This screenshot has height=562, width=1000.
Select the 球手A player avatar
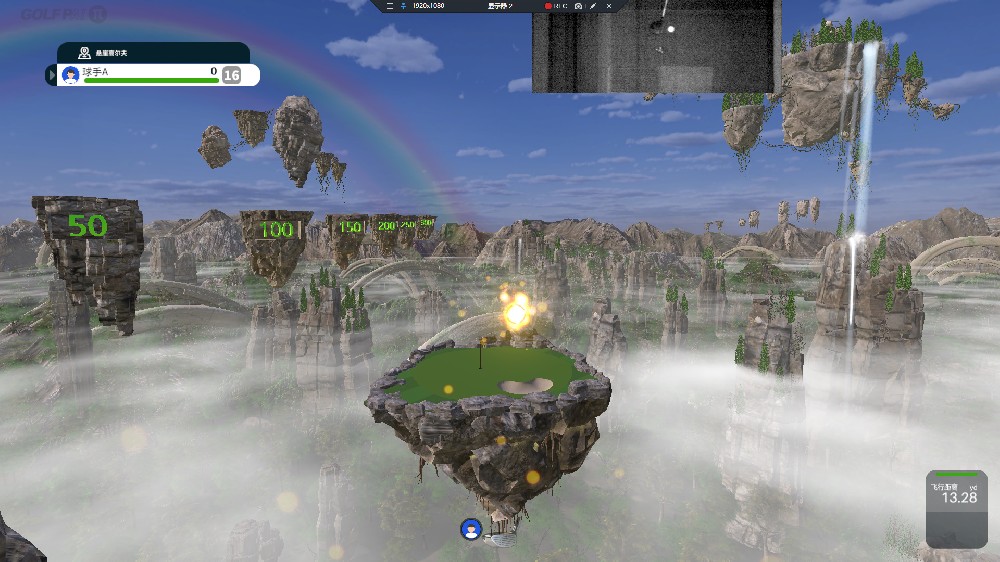[x=70, y=75]
